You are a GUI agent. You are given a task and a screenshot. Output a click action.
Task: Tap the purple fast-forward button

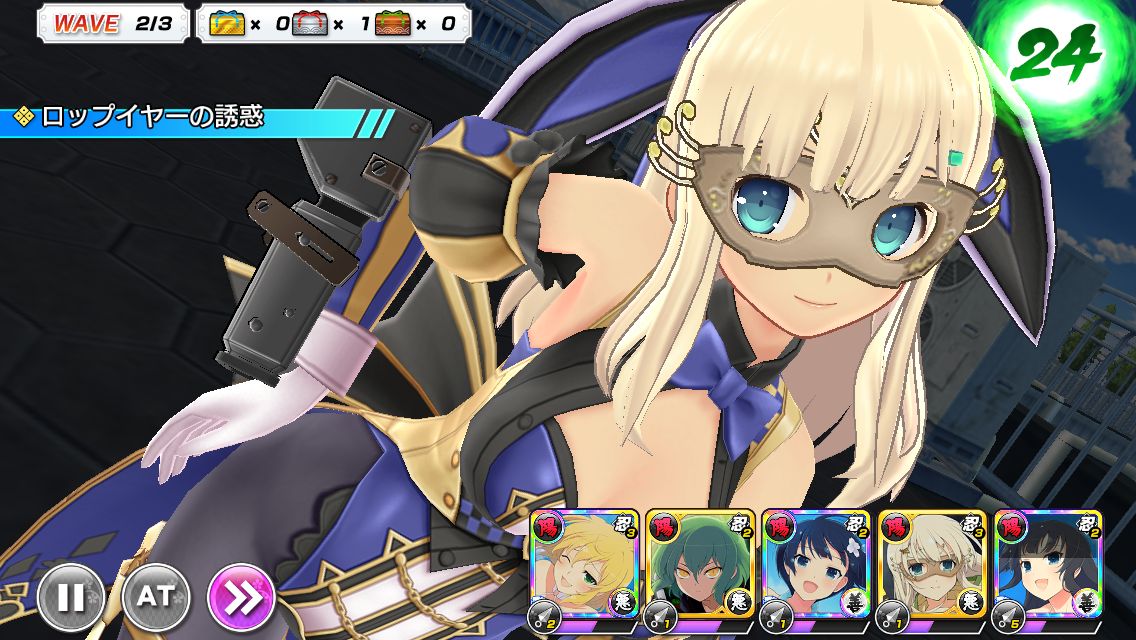[241, 597]
